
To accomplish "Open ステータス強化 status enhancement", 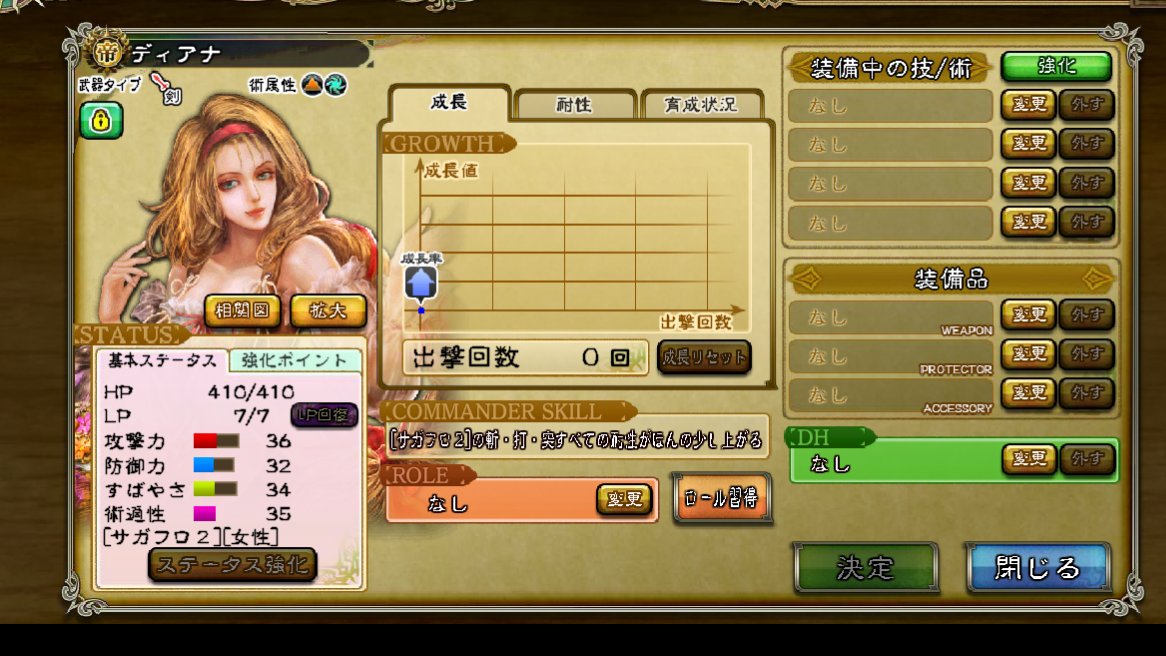I will 232,565.
